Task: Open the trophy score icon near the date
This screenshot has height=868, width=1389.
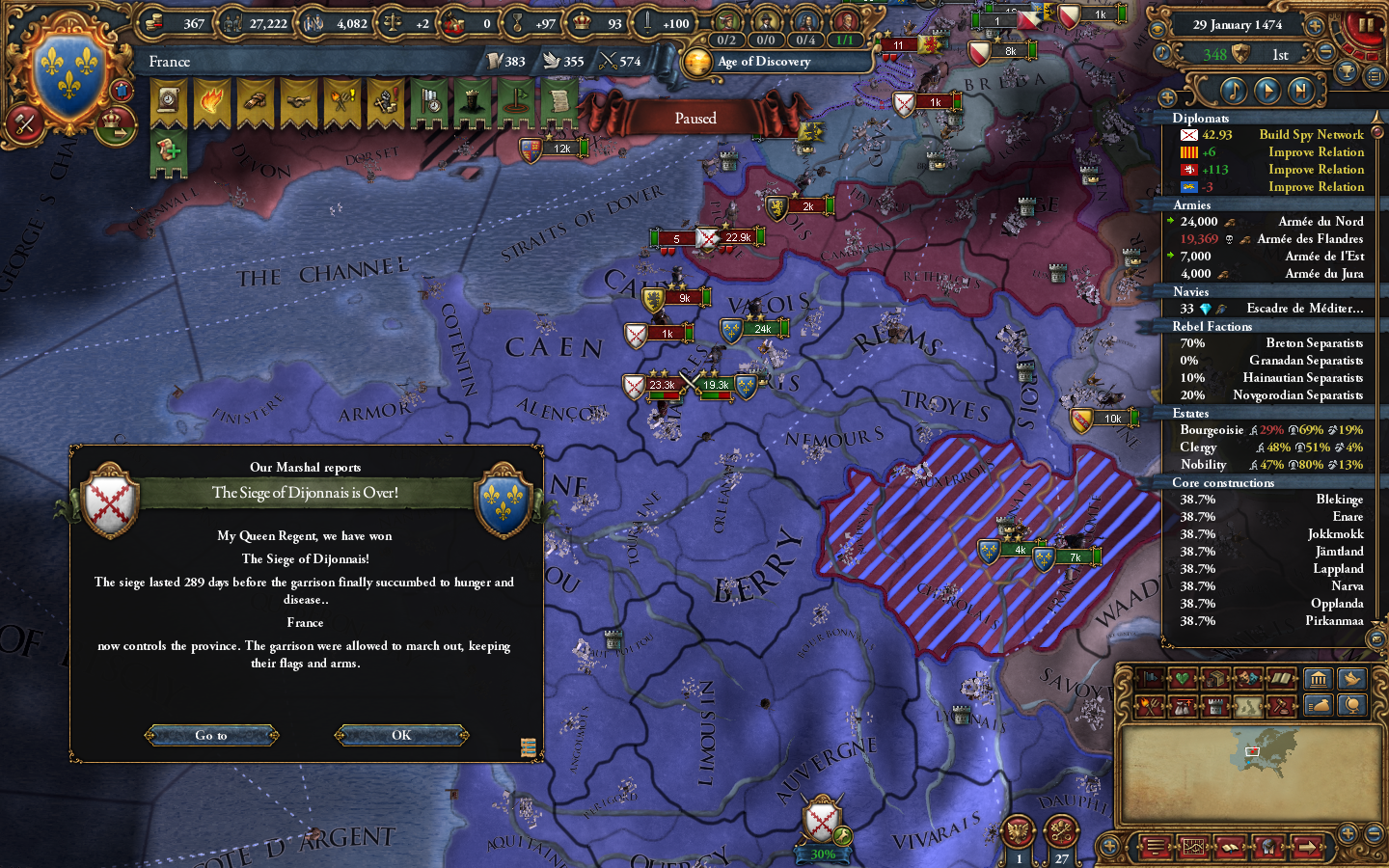Action: [1347, 72]
